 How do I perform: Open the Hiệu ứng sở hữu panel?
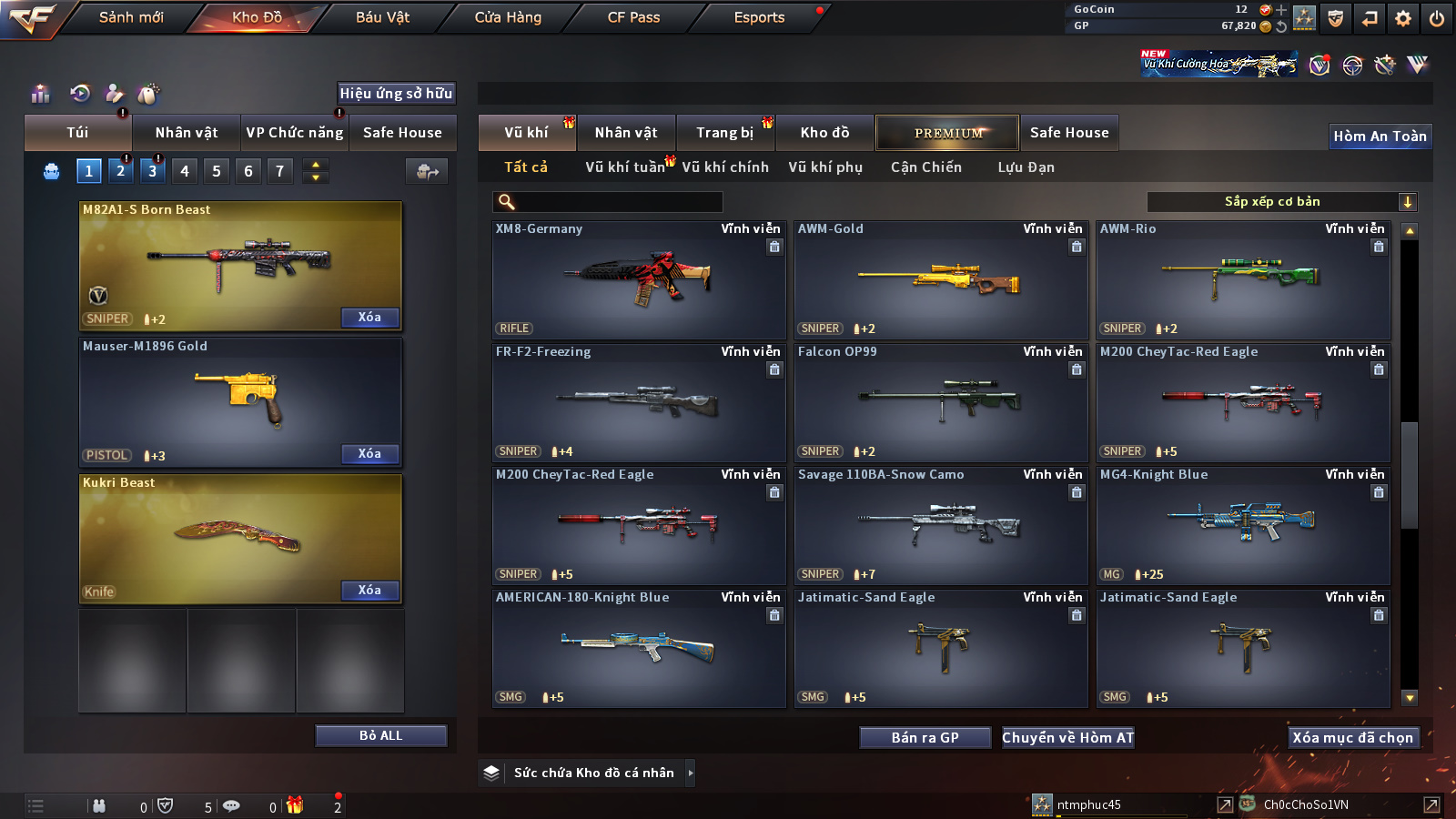396,94
